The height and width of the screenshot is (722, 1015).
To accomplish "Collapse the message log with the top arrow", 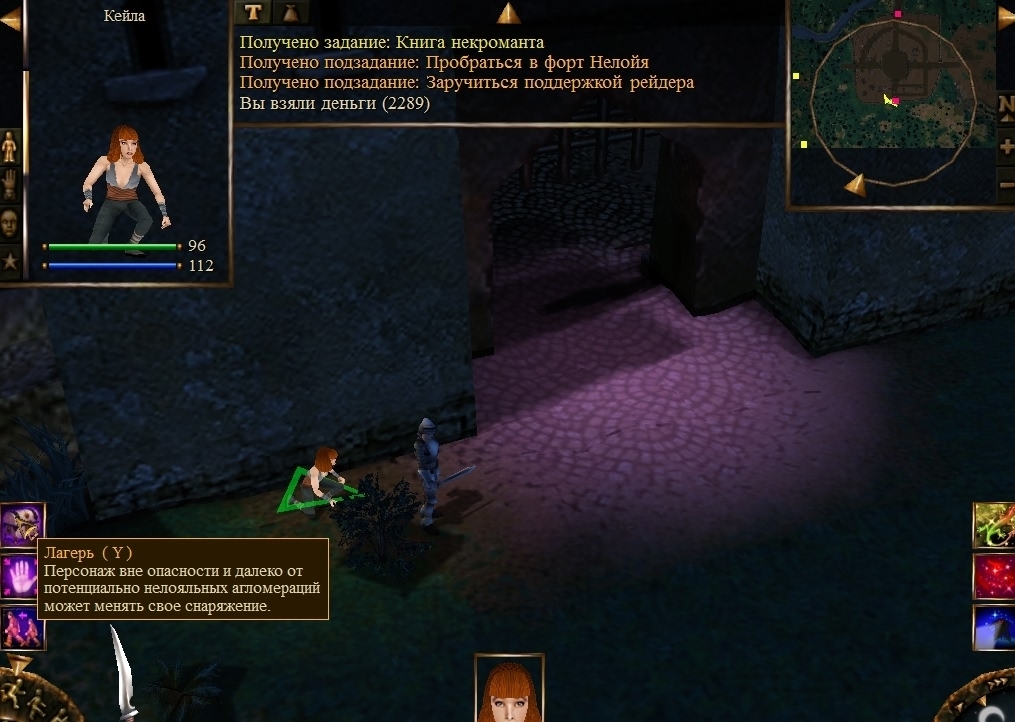I will coord(508,13).
